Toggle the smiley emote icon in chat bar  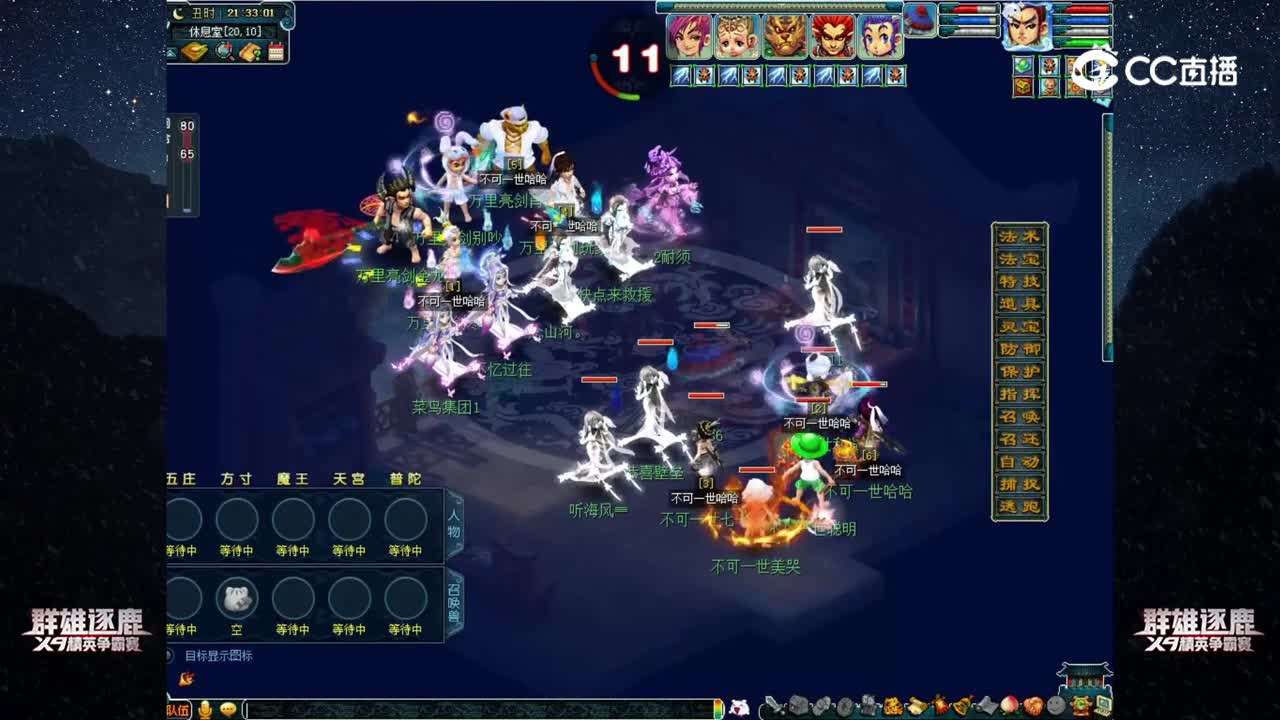click(x=230, y=710)
